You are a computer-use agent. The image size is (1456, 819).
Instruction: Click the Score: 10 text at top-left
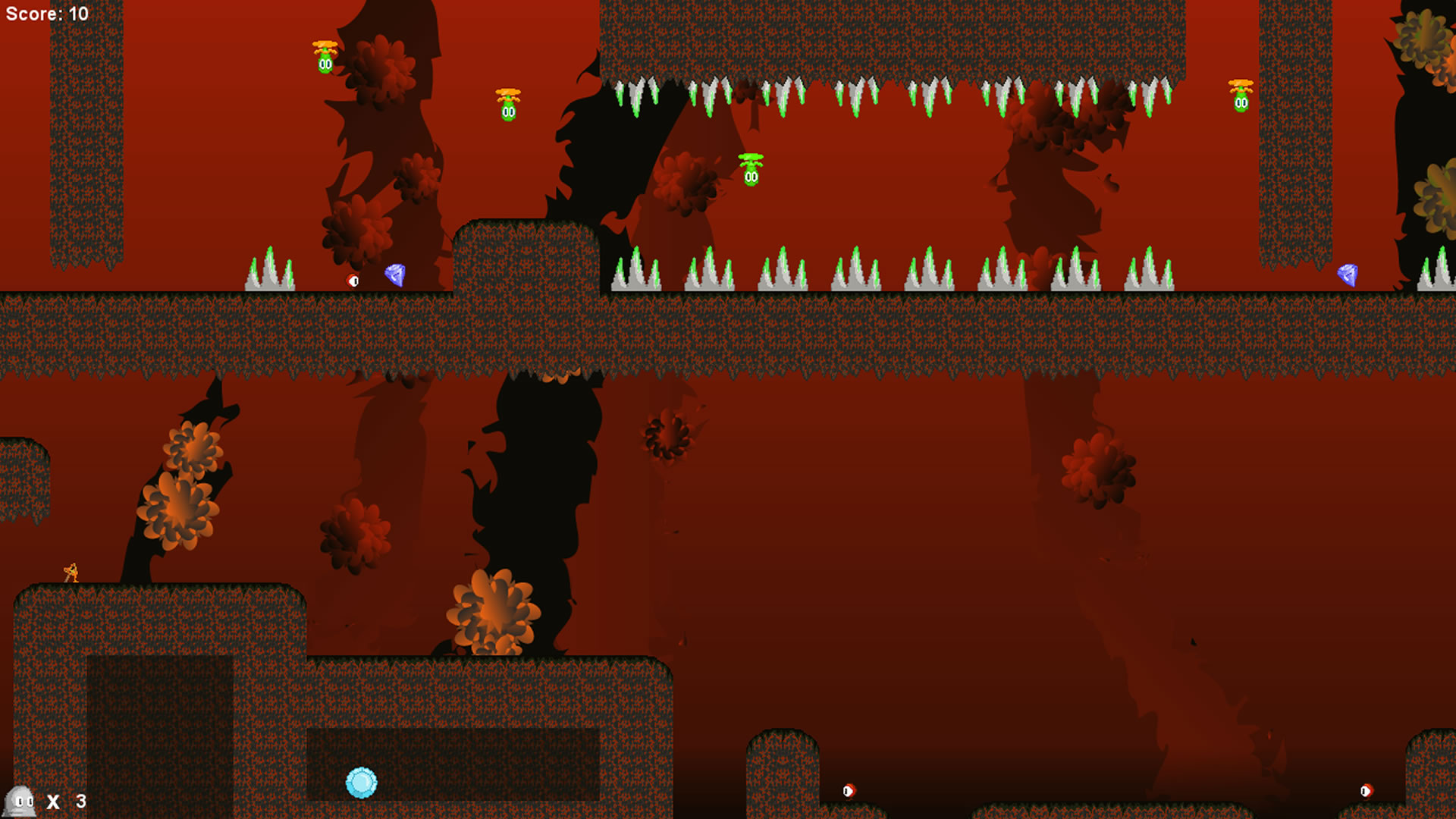coord(45,13)
